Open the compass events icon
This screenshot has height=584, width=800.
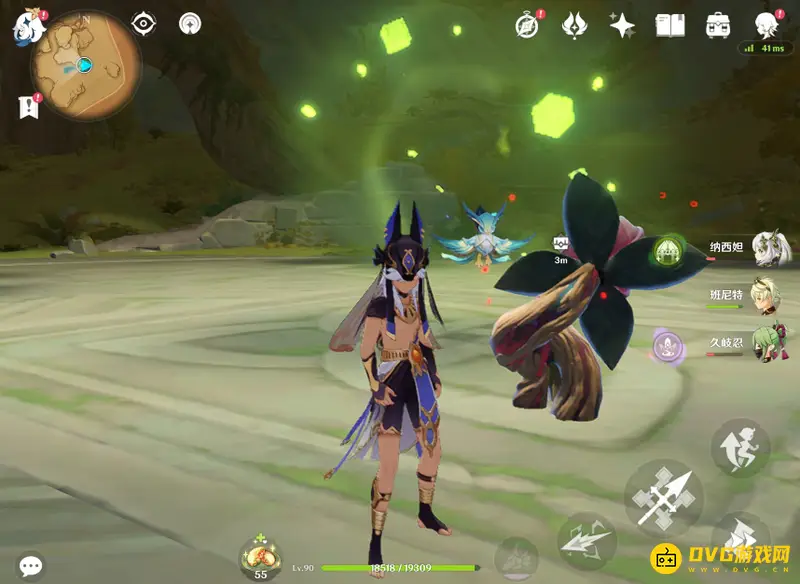point(527,25)
